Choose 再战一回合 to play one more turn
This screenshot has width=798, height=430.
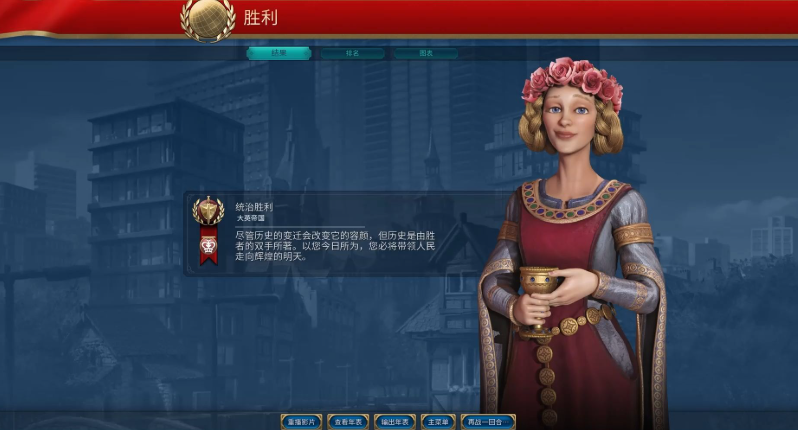[x=488, y=422]
